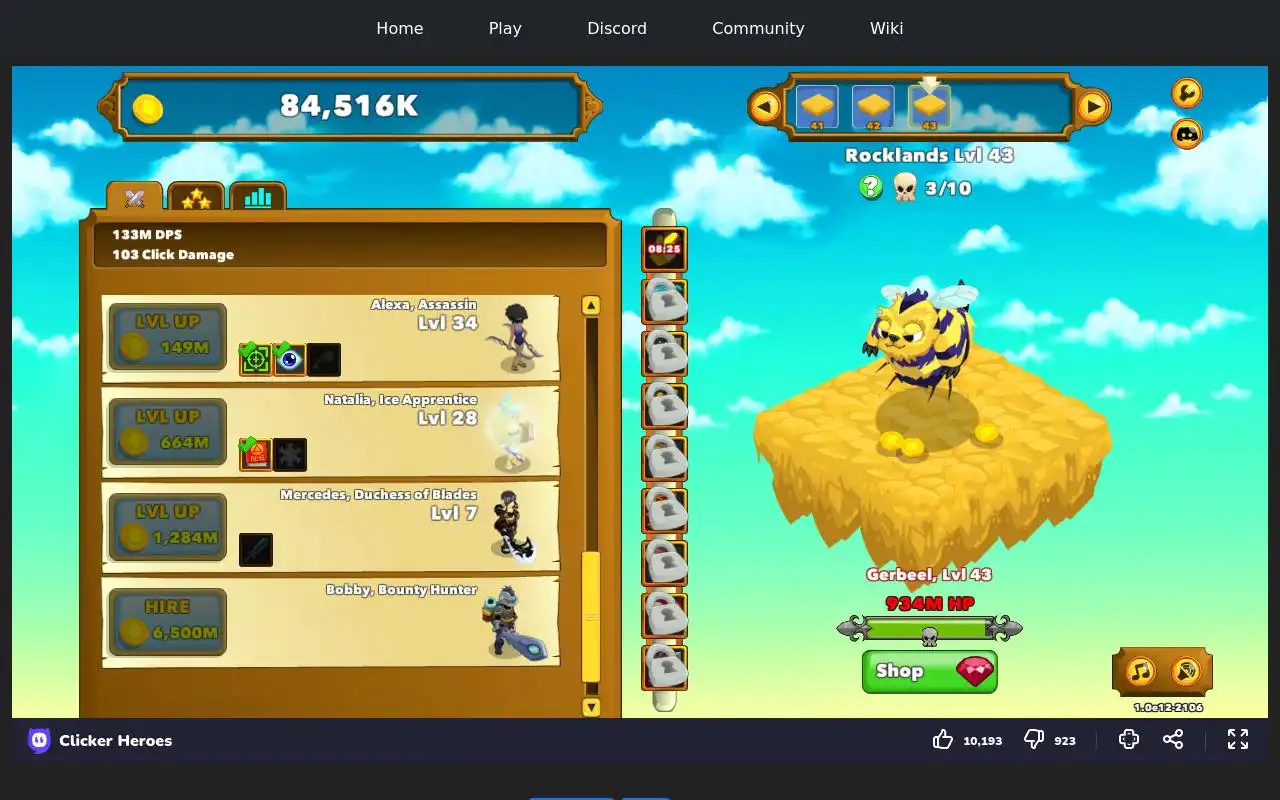Image resolution: width=1280 pixels, height=800 pixels.
Task: Go to the previous zone arrow
Action: click(765, 106)
